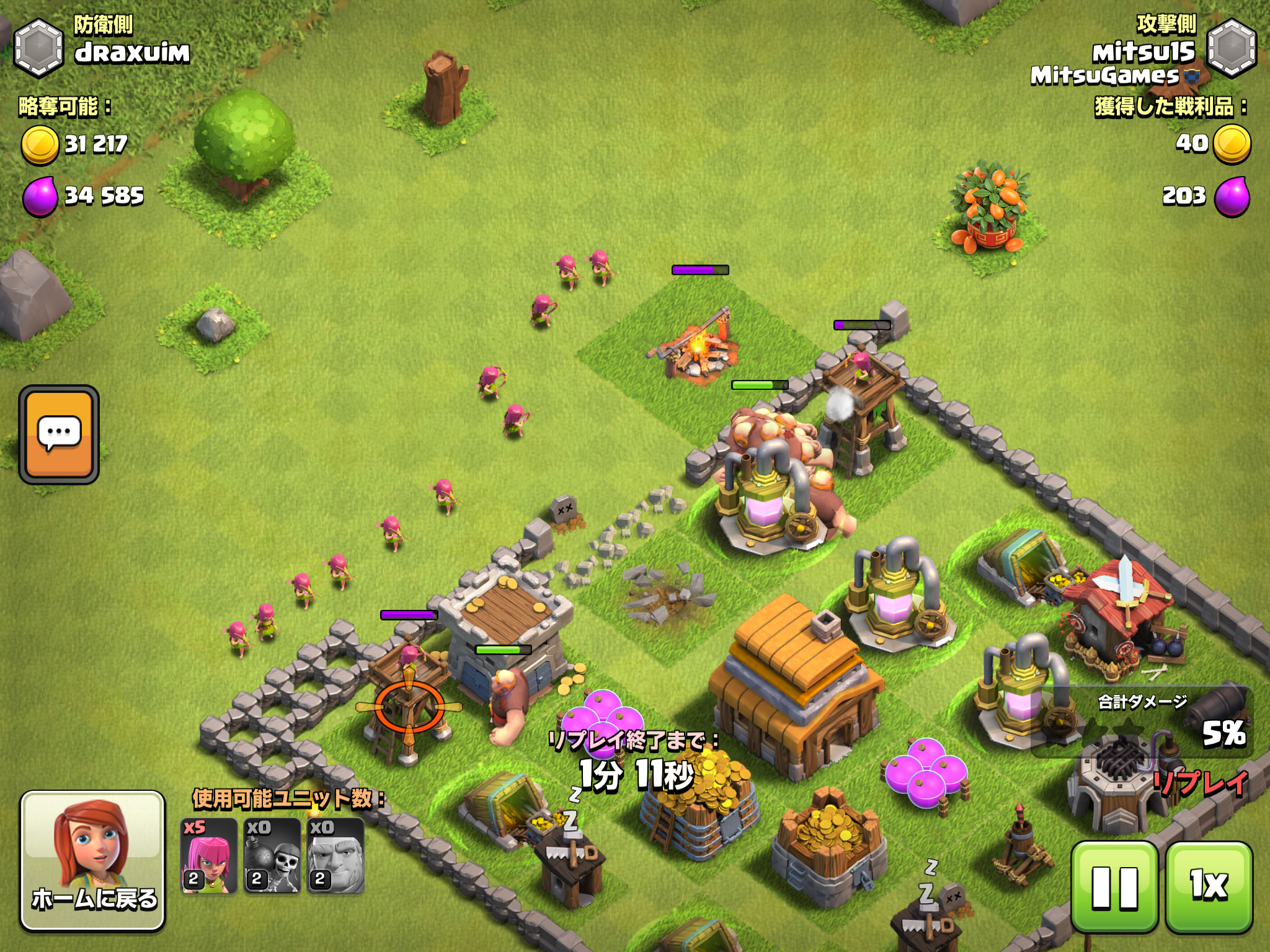Tap attacker Mitsu15's clan badge

[1232, 48]
